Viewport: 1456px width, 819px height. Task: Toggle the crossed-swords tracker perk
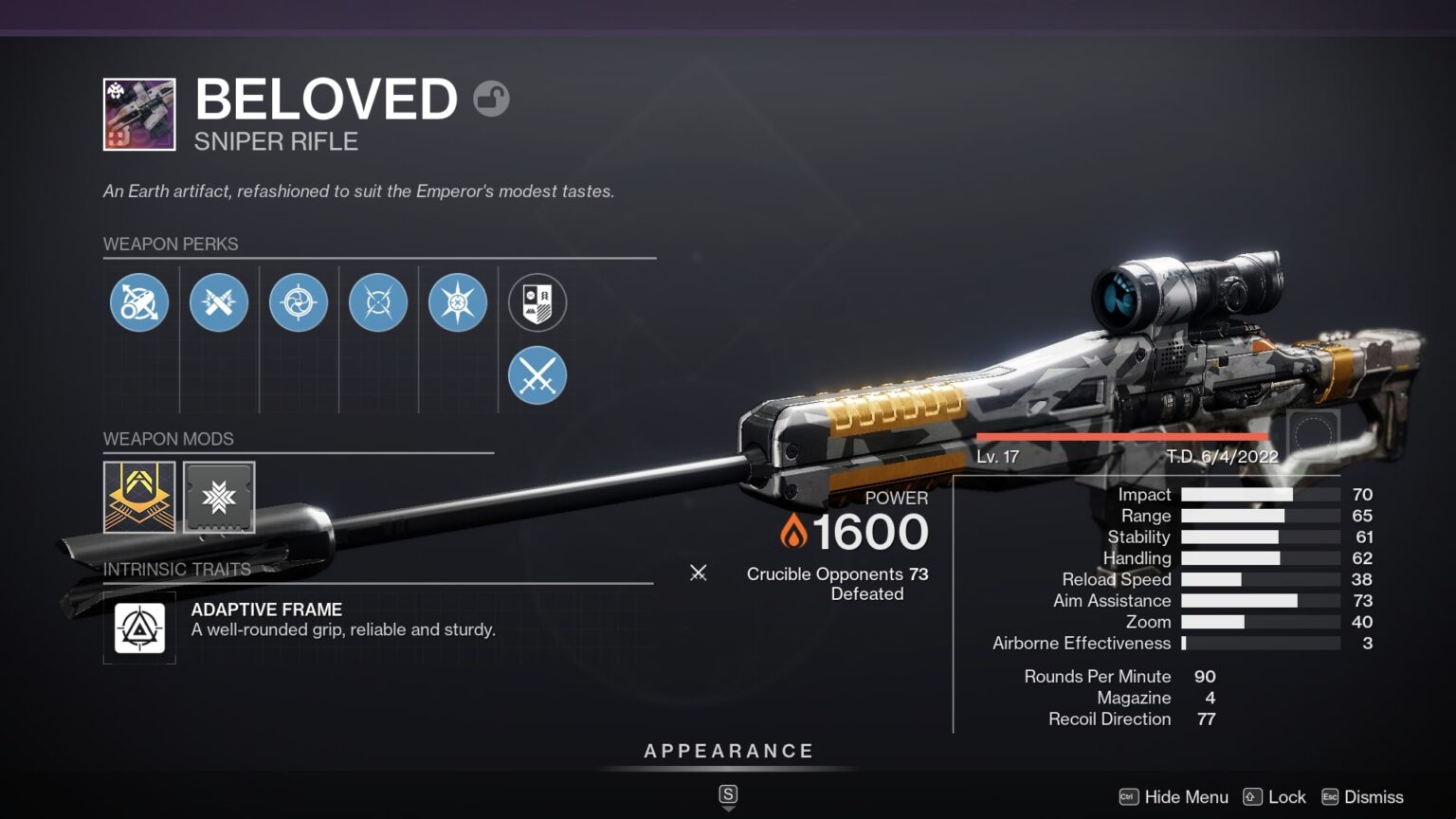537,375
